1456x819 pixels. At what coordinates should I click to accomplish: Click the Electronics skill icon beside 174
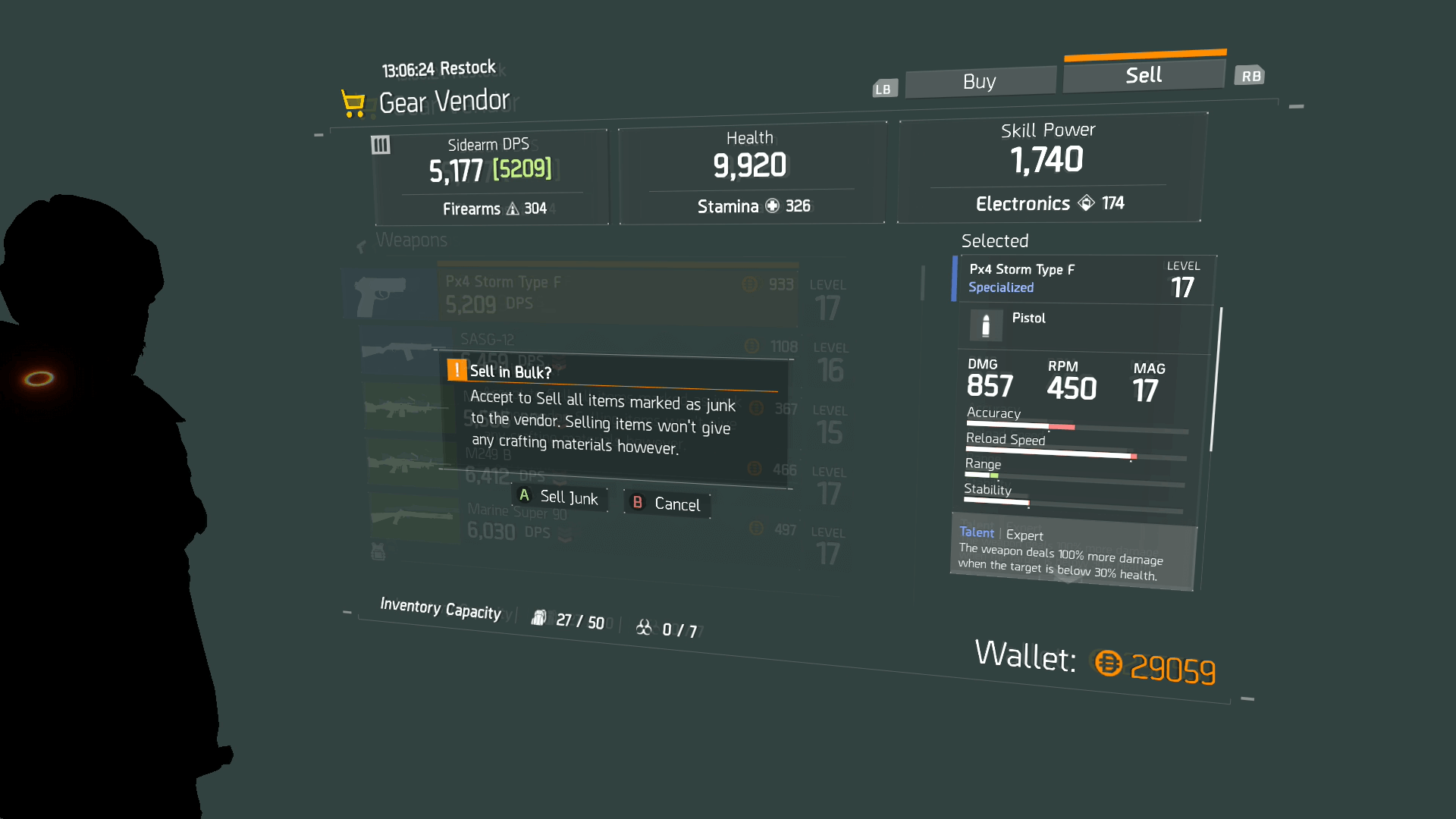tap(1086, 202)
